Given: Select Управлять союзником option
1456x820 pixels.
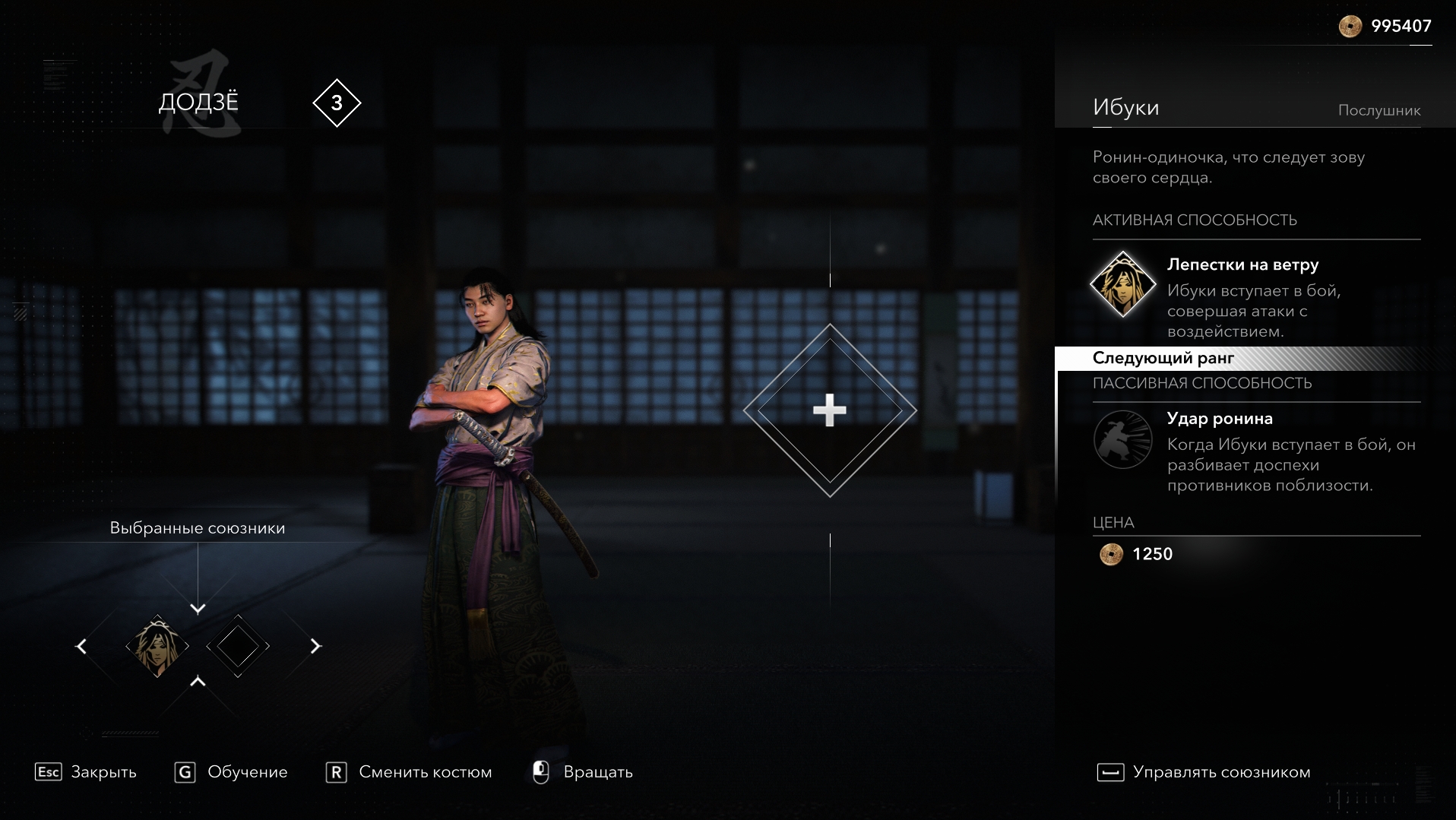Looking at the screenshot, I should tap(1204, 772).
